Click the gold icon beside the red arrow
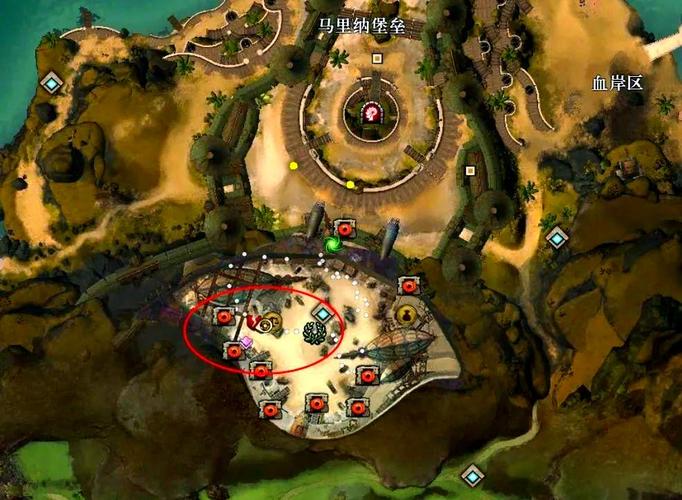Image resolution: width=682 pixels, height=500 pixels. coord(272,322)
